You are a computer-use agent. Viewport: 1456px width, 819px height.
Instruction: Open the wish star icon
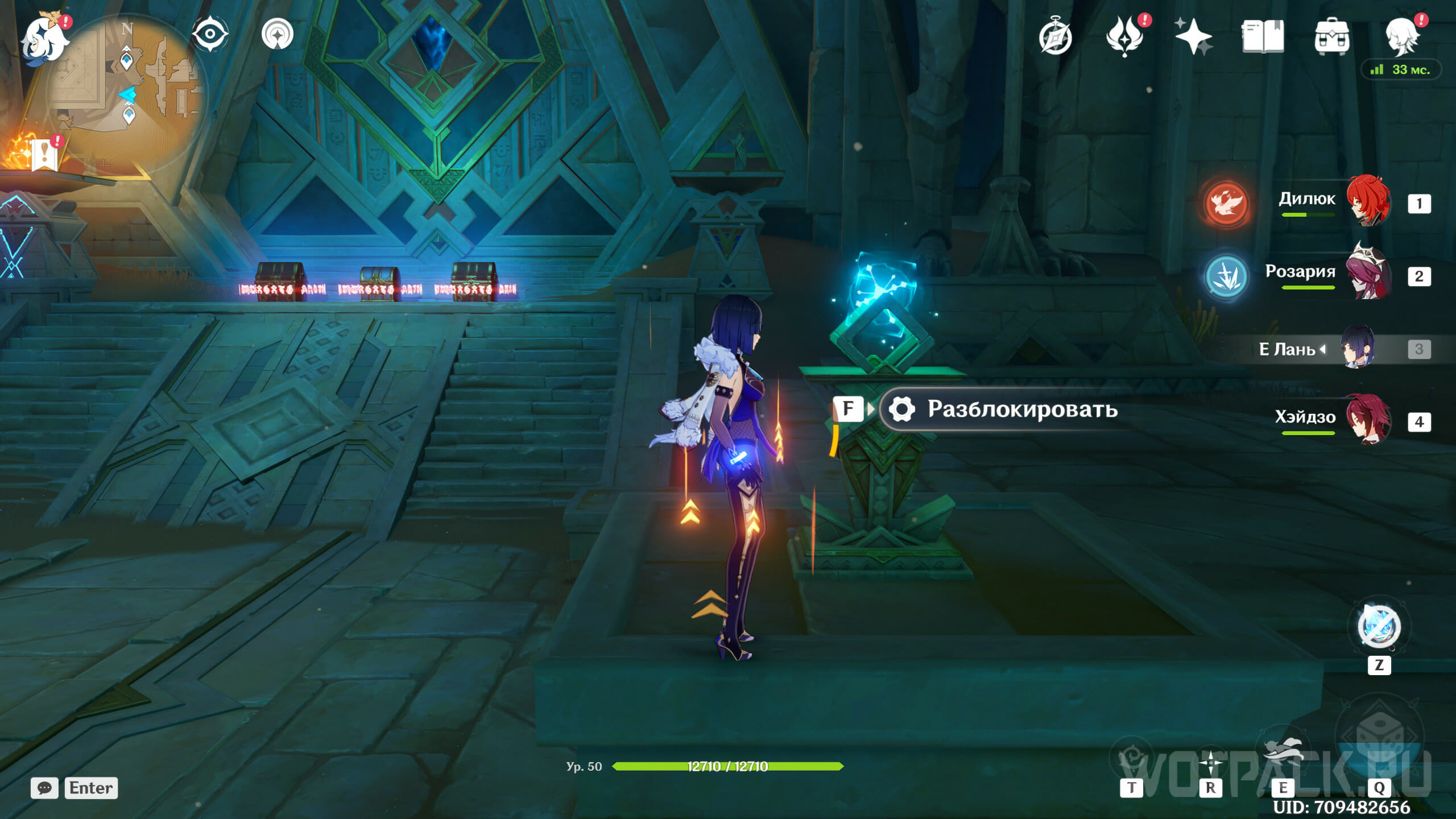tap(1193, 36)
